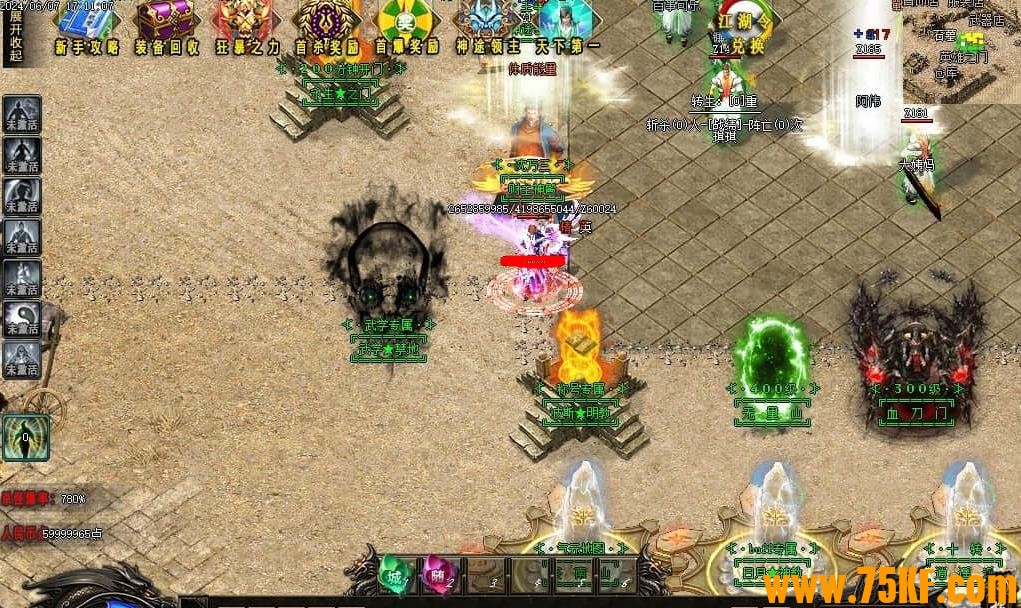Select the inactive yin-yang skill icon
The image size is (1021, 608).
(22, 318)
